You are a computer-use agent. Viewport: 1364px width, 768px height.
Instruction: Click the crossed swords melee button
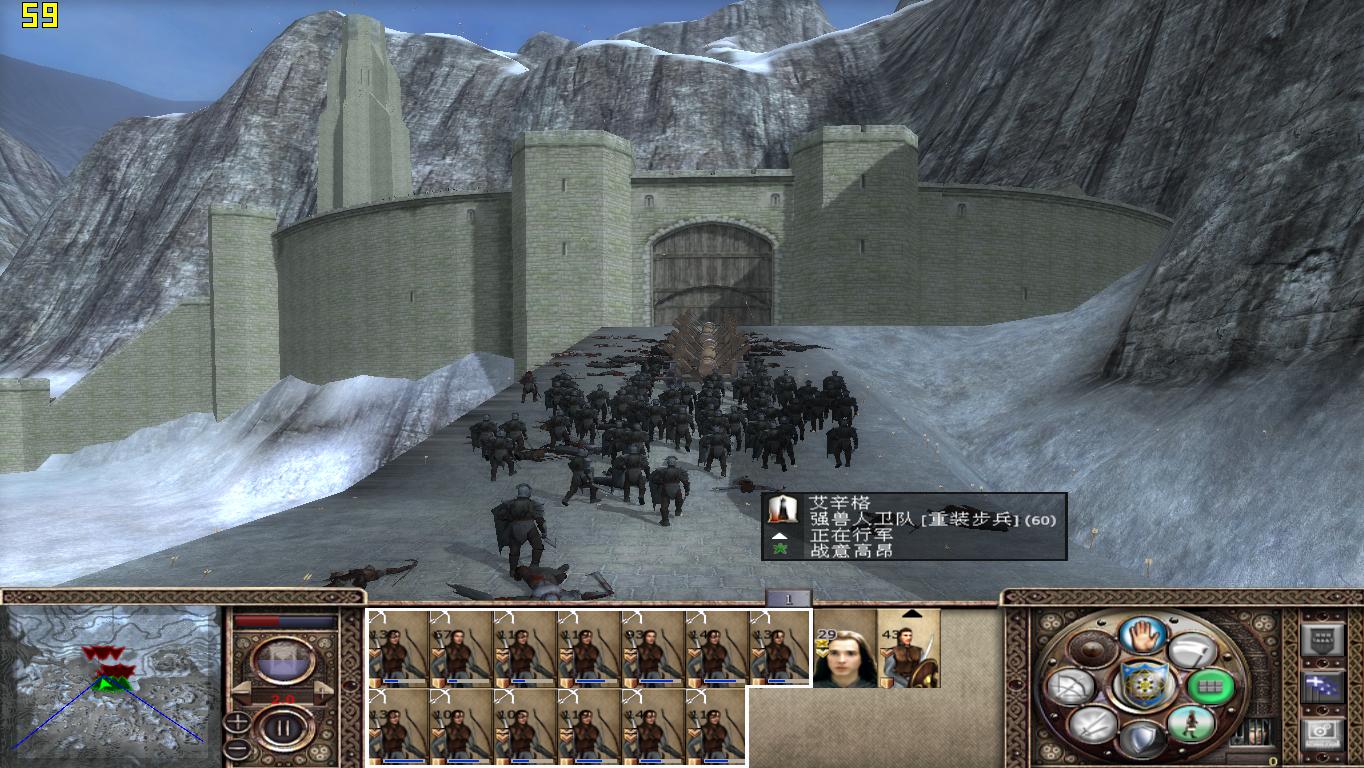click(x=1093, y=723)
